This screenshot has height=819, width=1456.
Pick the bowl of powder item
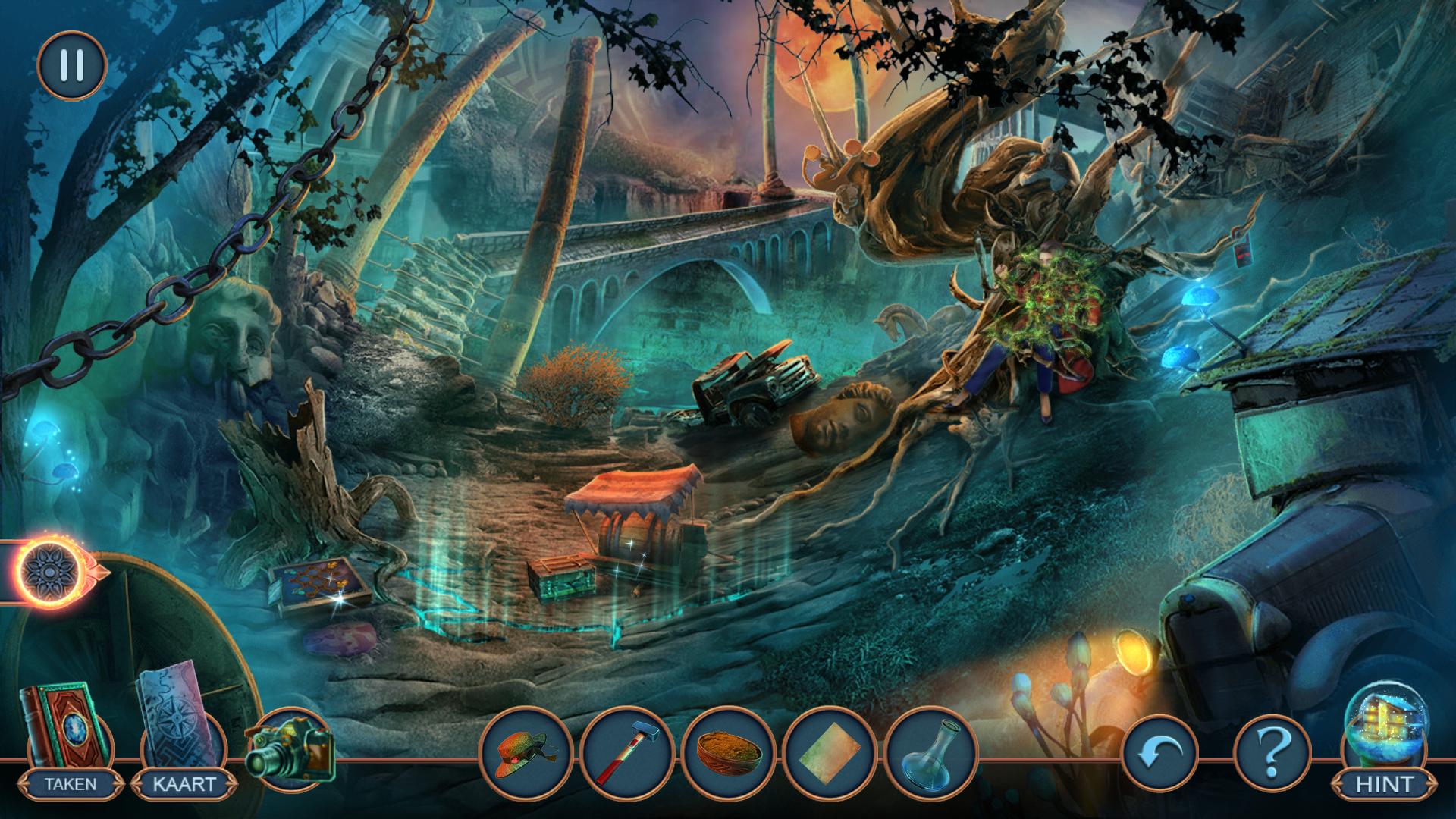[728, 752]
